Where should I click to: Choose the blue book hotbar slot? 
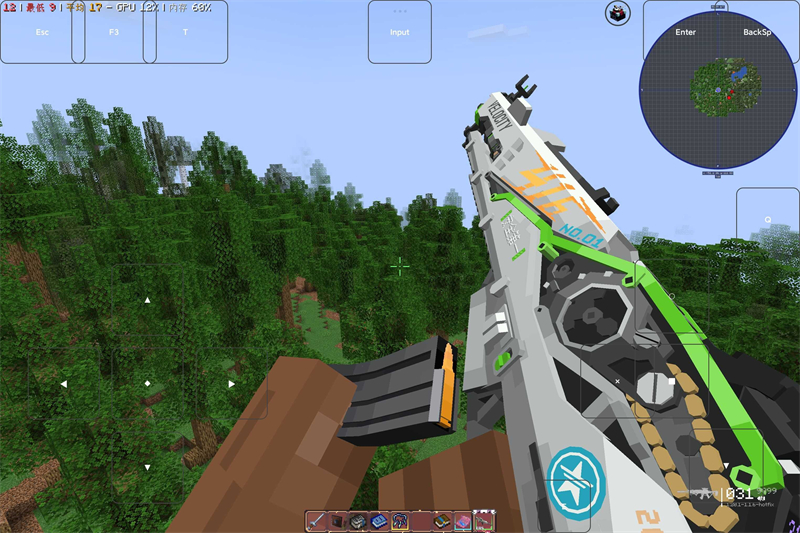(x=379, y=521)
